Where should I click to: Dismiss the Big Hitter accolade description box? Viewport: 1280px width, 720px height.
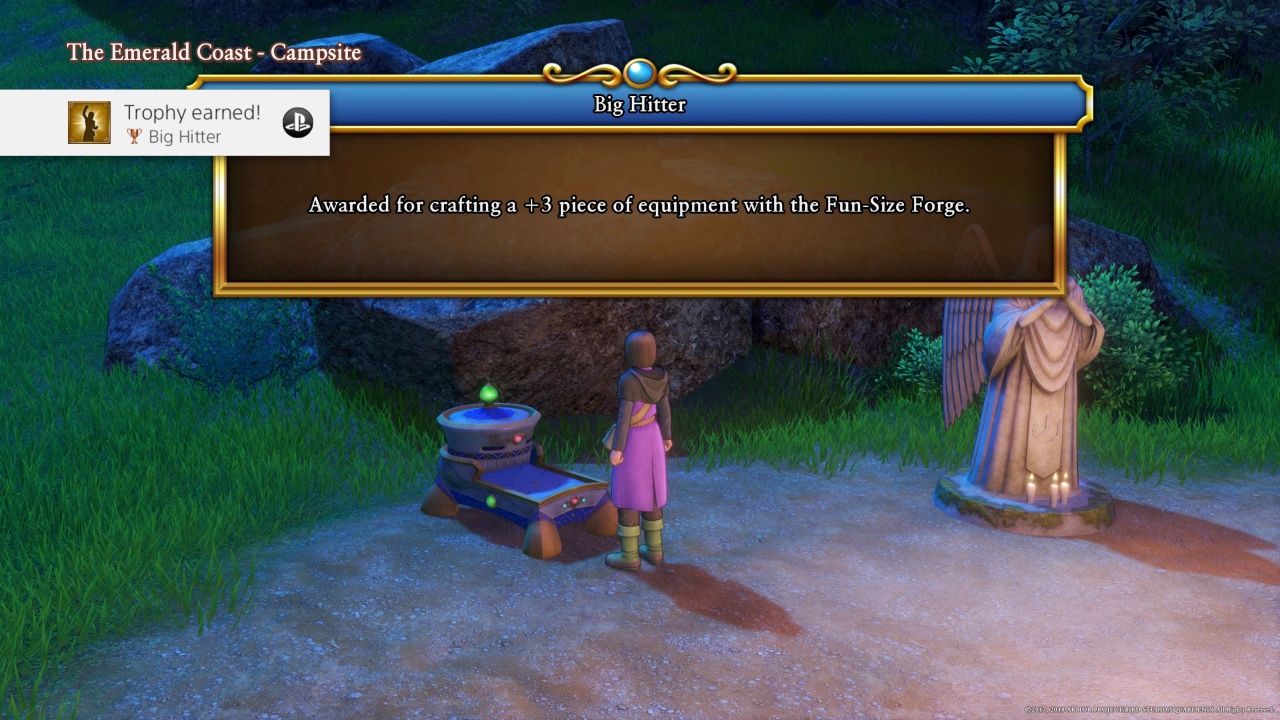click(x=640, y=207)
